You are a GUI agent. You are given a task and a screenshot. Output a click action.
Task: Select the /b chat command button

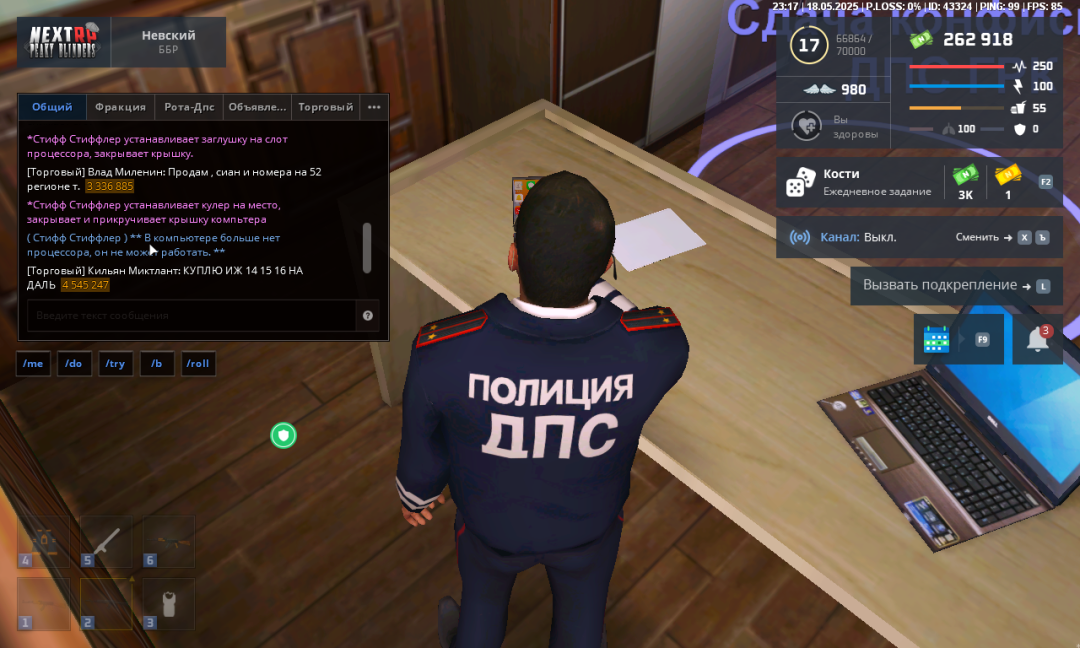click(156, 364)
